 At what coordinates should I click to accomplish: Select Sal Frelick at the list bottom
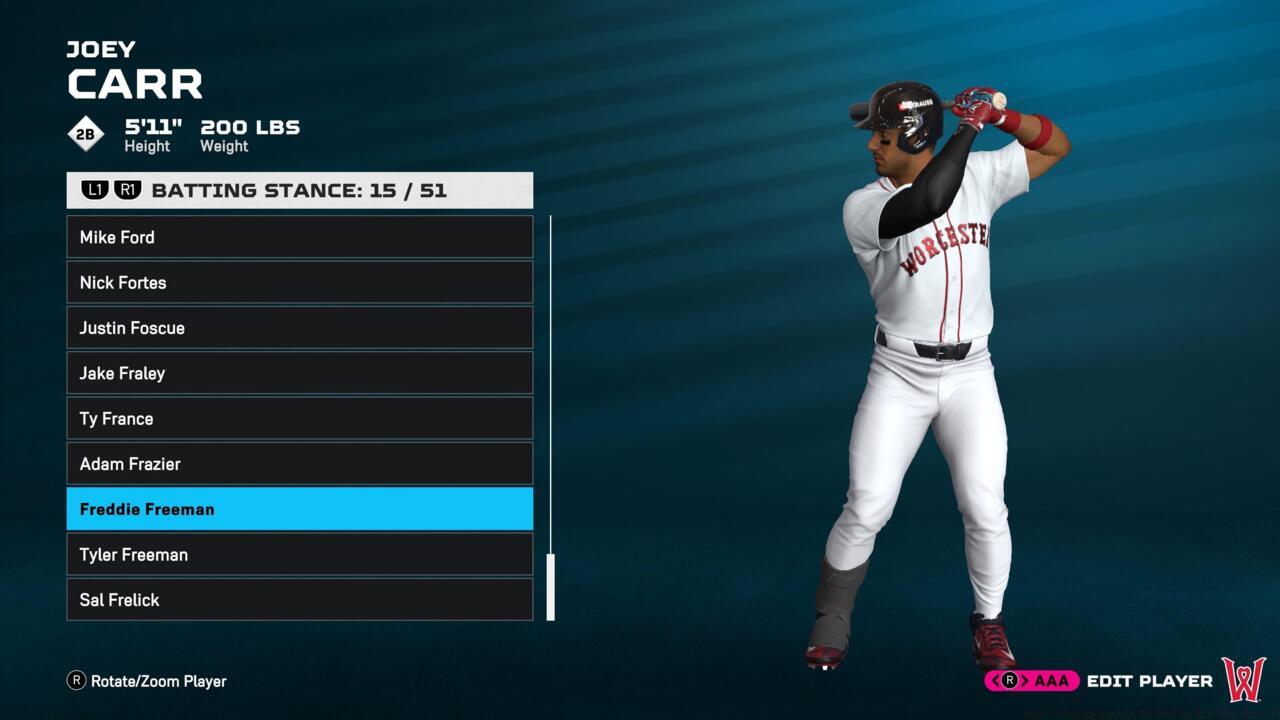click(300, 600)
